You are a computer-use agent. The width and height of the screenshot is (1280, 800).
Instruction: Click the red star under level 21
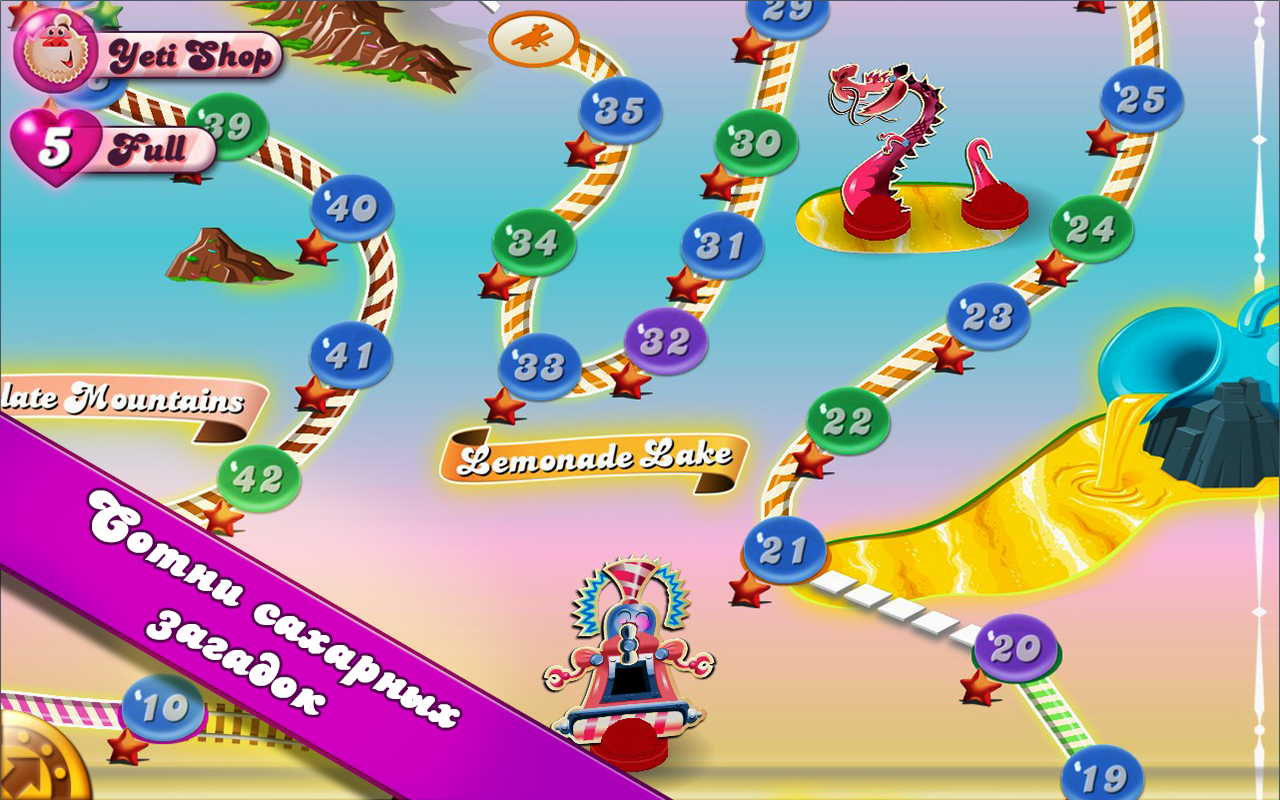pyautogui.click(x=752, y=593)
